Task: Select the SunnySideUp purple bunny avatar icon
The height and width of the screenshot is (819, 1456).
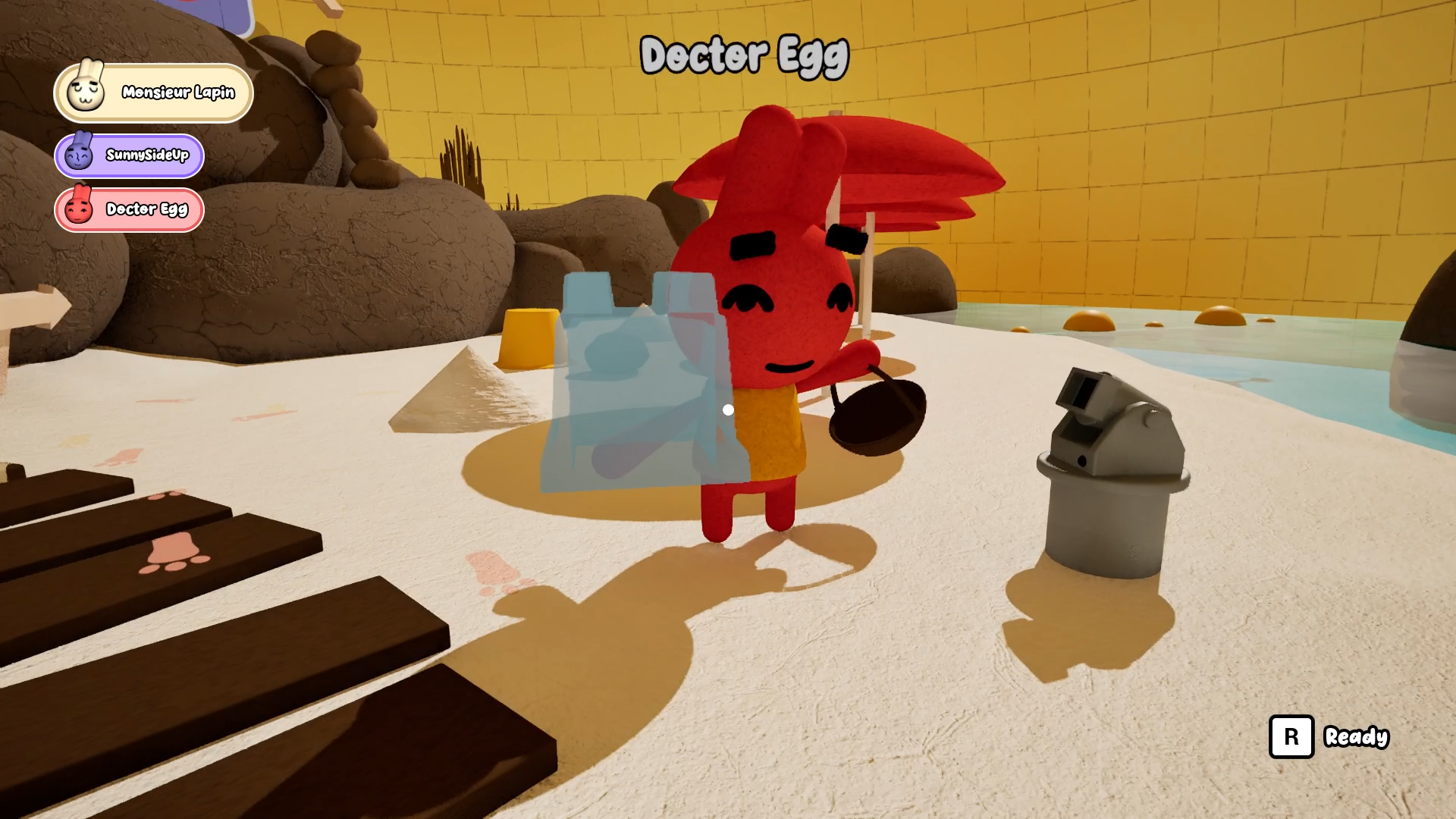Action: (81, 155)
